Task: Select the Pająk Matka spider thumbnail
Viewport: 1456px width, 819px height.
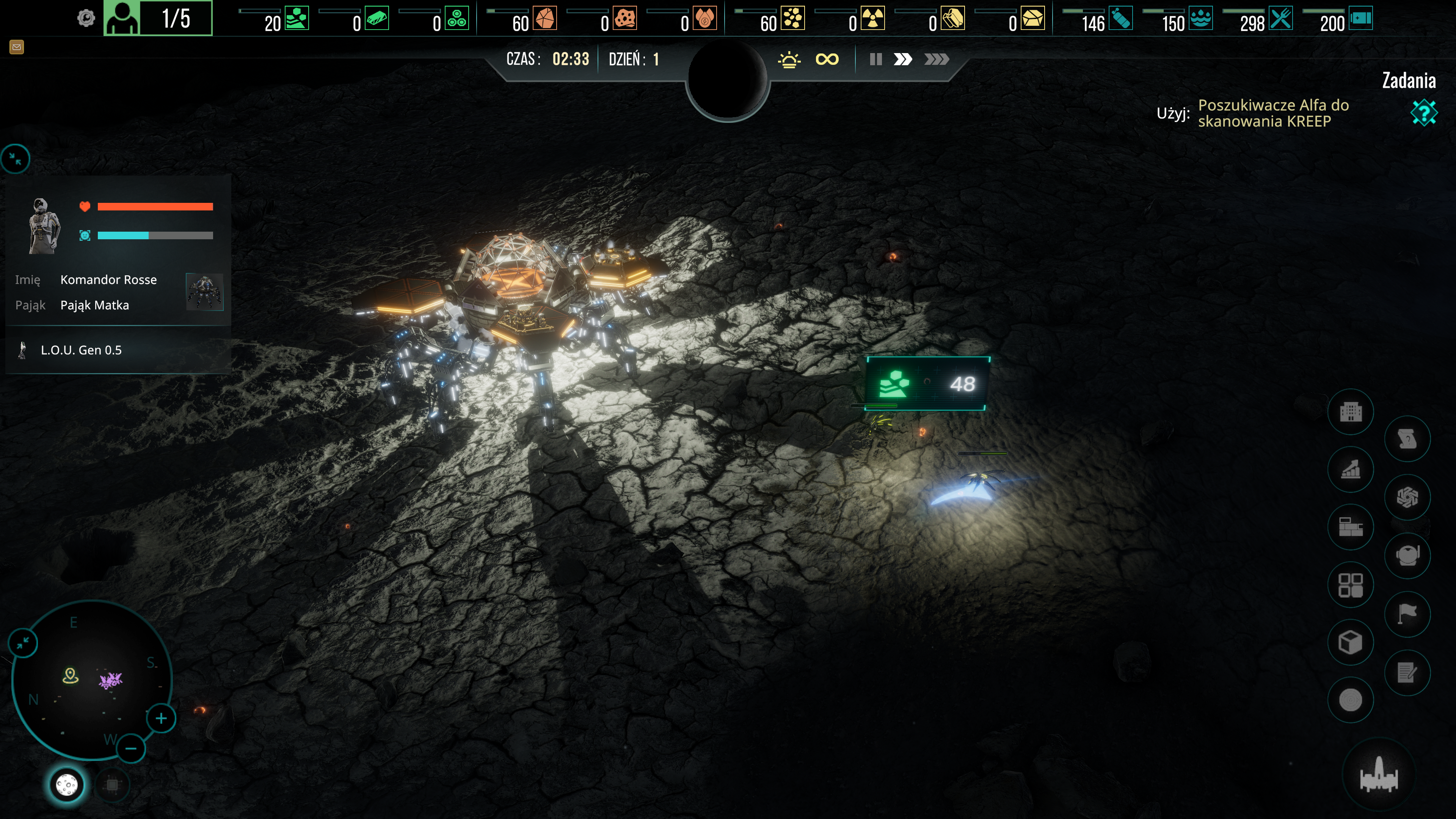Action: point(205,292)
